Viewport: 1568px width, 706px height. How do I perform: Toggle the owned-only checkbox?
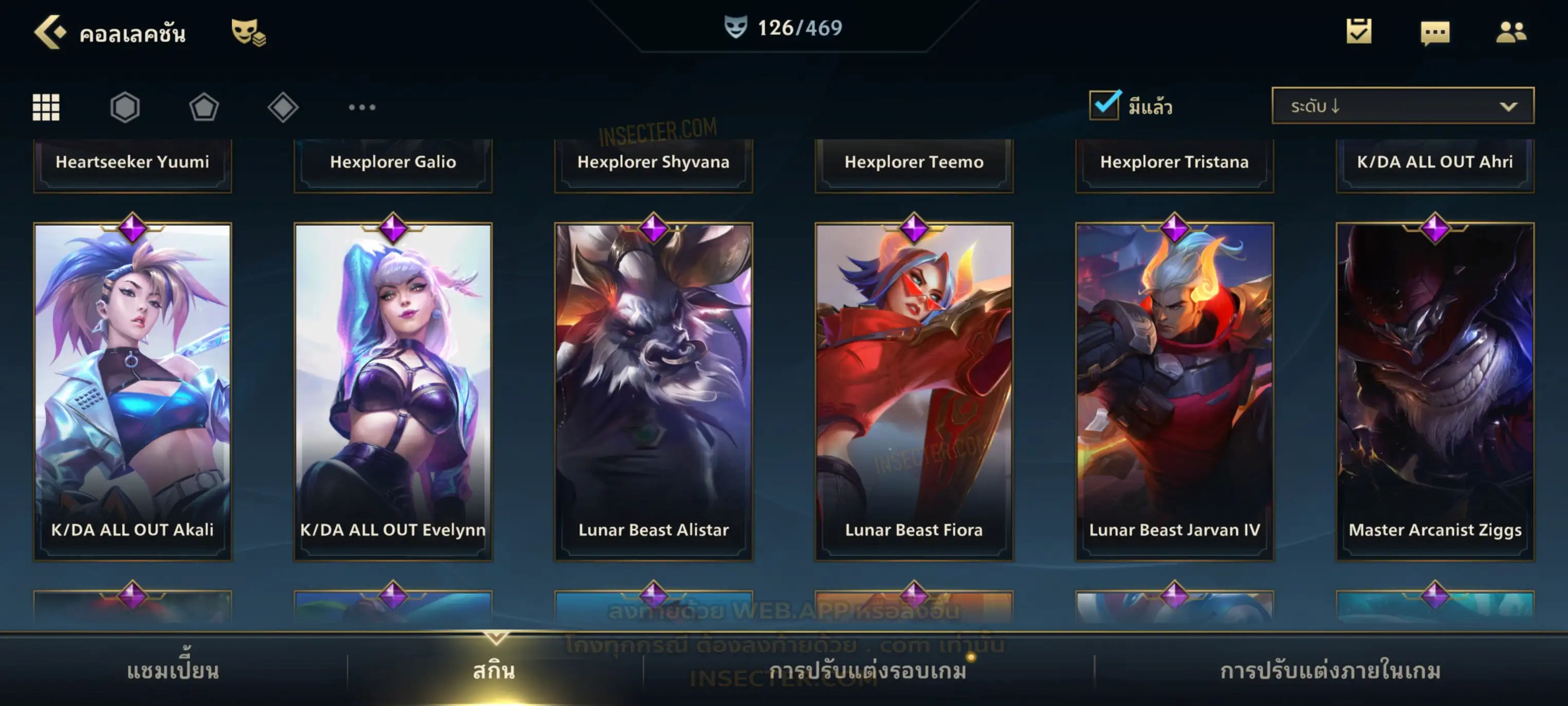pos(1104,105)
